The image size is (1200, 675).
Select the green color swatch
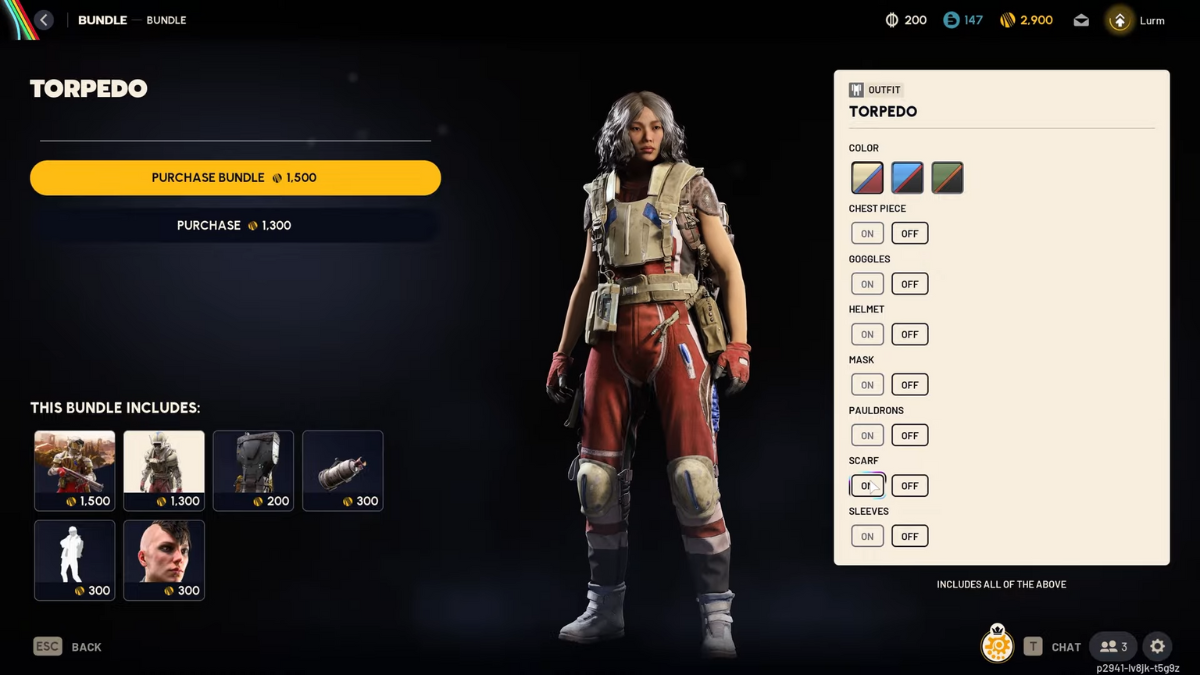tap(947, 178)
